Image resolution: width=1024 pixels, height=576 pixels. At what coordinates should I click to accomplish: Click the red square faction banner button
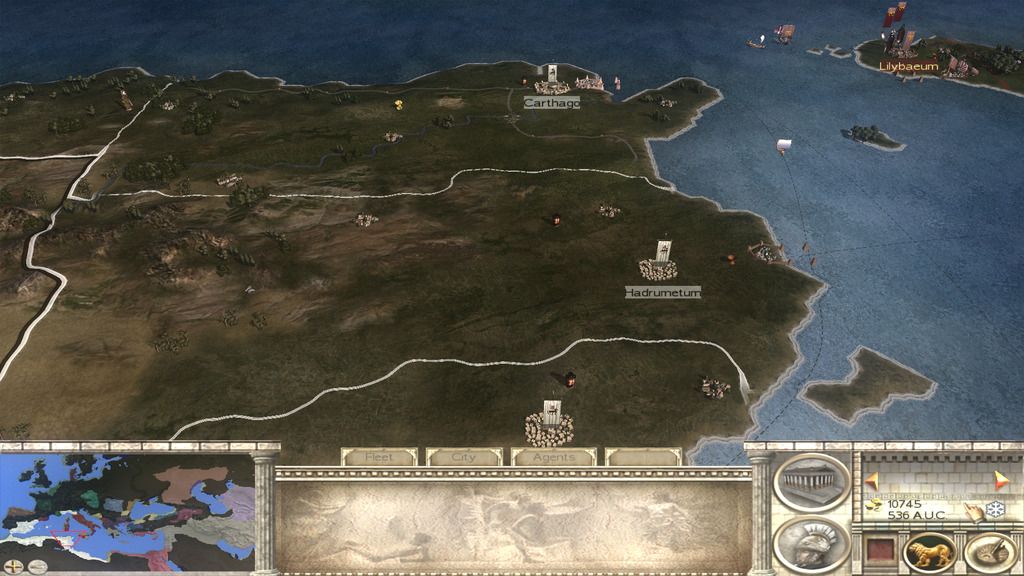879,551
